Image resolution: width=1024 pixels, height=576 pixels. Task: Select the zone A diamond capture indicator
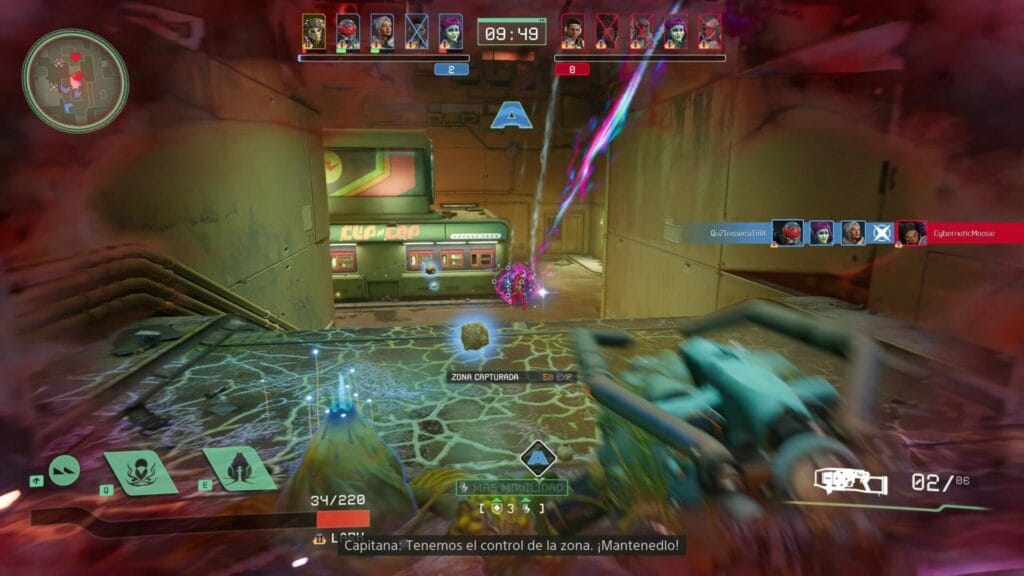538,459
